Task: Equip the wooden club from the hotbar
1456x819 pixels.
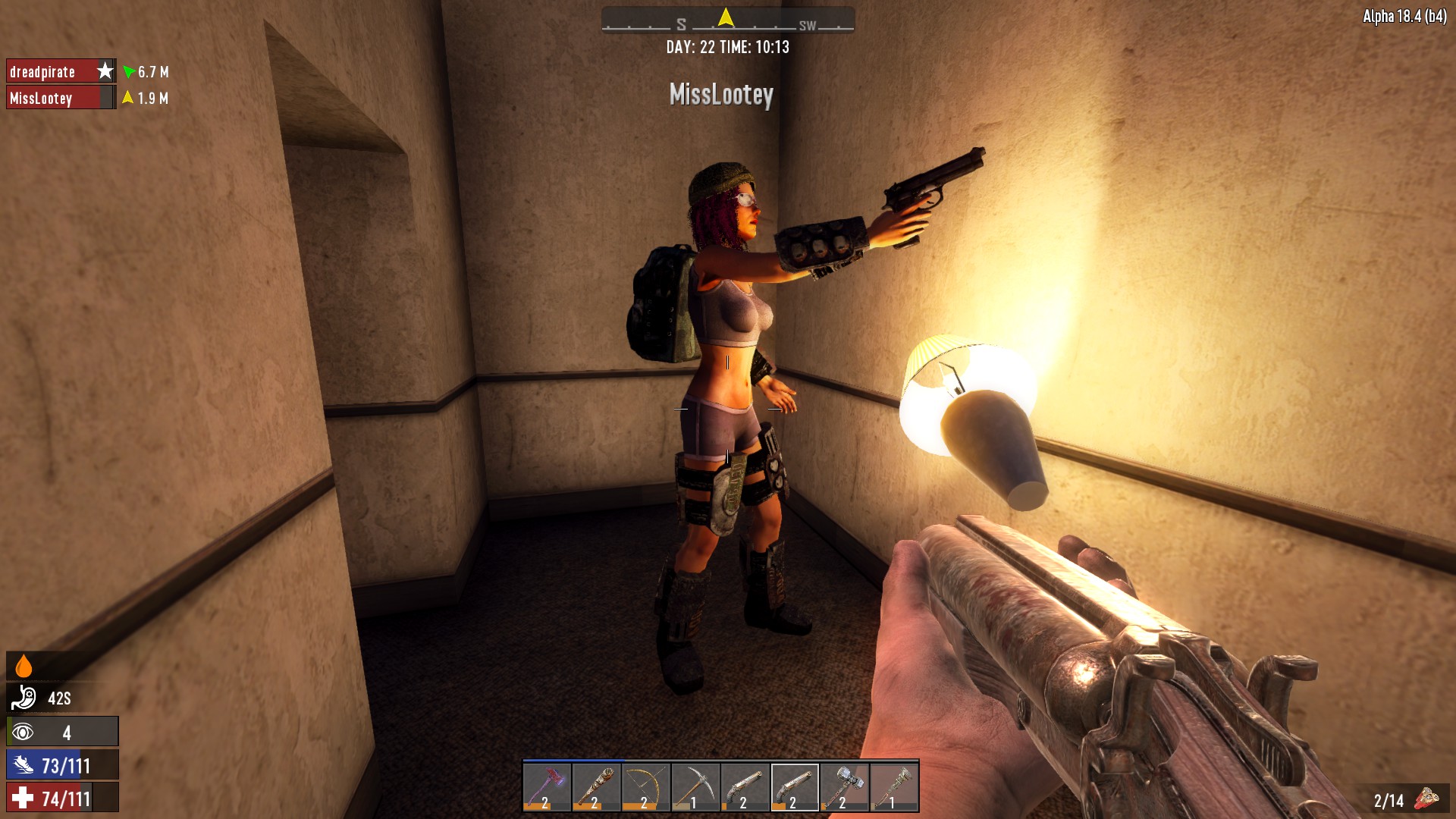Action: pos(596,787)
